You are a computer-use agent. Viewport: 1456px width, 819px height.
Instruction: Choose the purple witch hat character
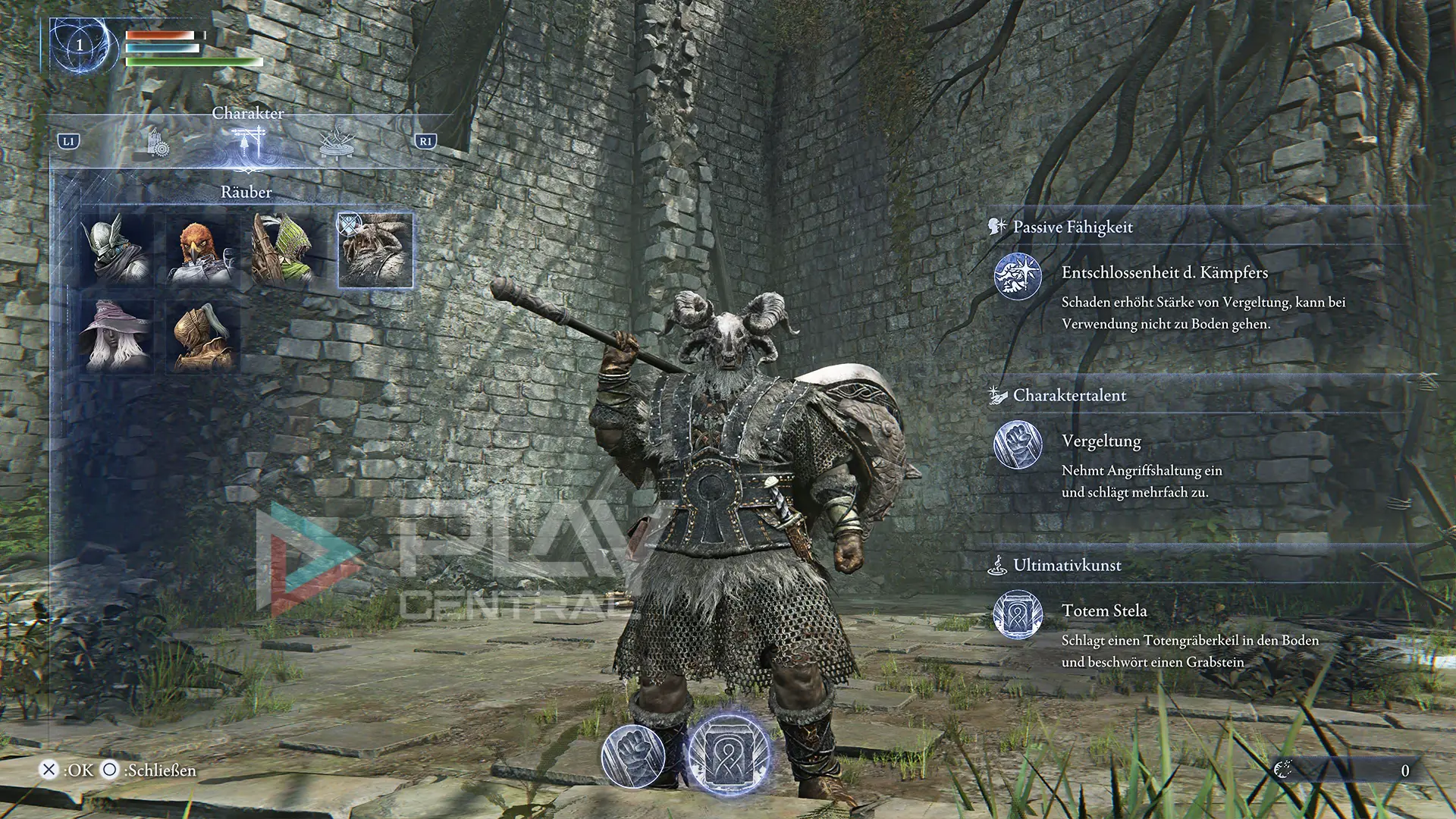(x=118, y=336)
